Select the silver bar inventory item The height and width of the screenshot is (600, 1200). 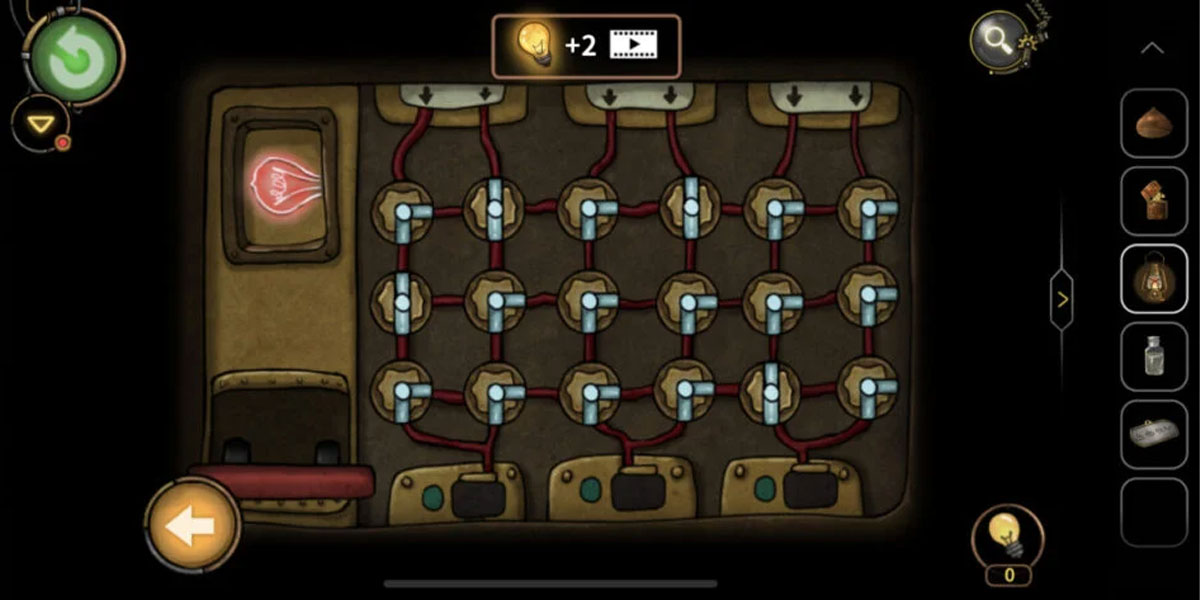[x=1153, y=434]
